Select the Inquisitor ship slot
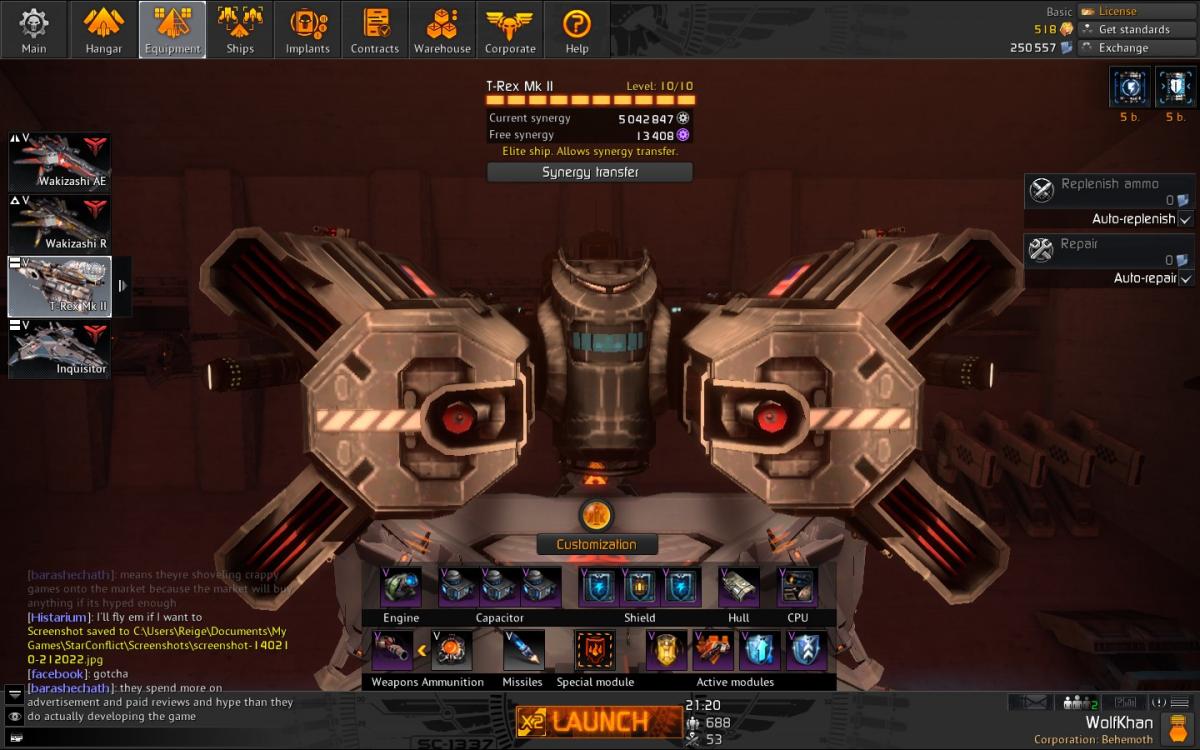The height and width of the screenshot is (750, 1200). pyautogui.click(x=60, y=348)
